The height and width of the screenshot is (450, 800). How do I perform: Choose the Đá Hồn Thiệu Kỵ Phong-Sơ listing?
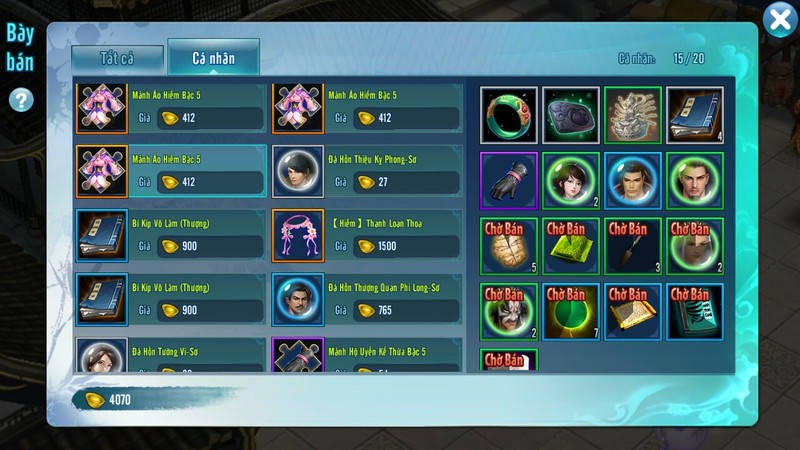tap(367, 171)
